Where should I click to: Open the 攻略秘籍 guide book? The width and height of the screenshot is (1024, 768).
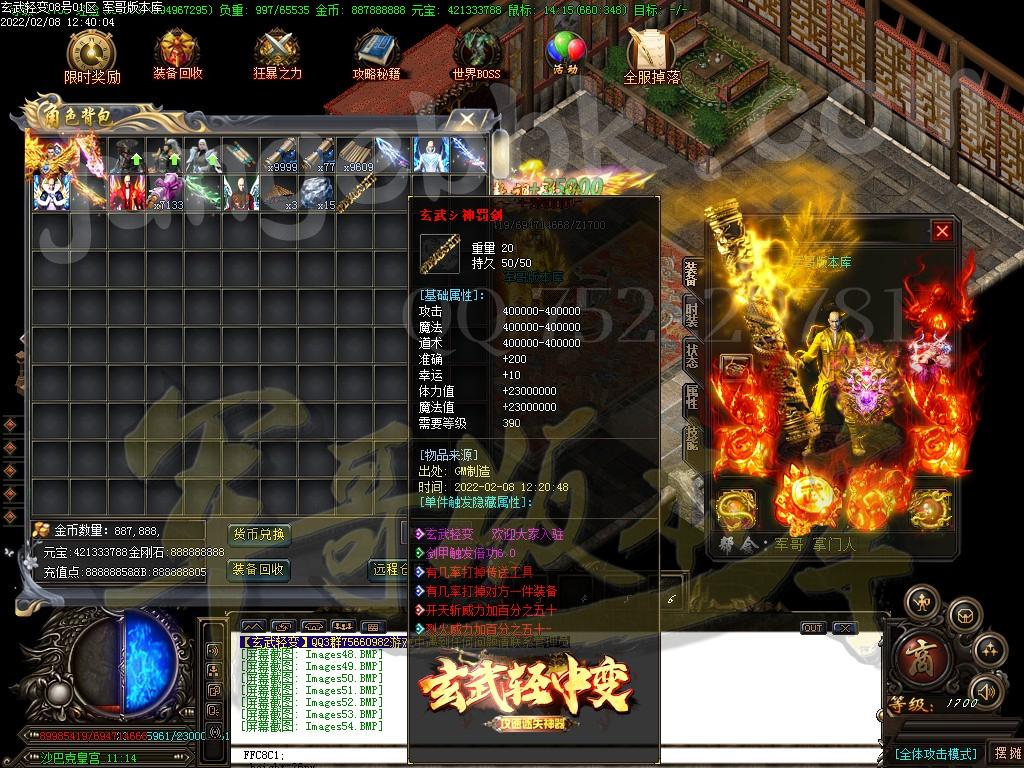tap(376, 55)
